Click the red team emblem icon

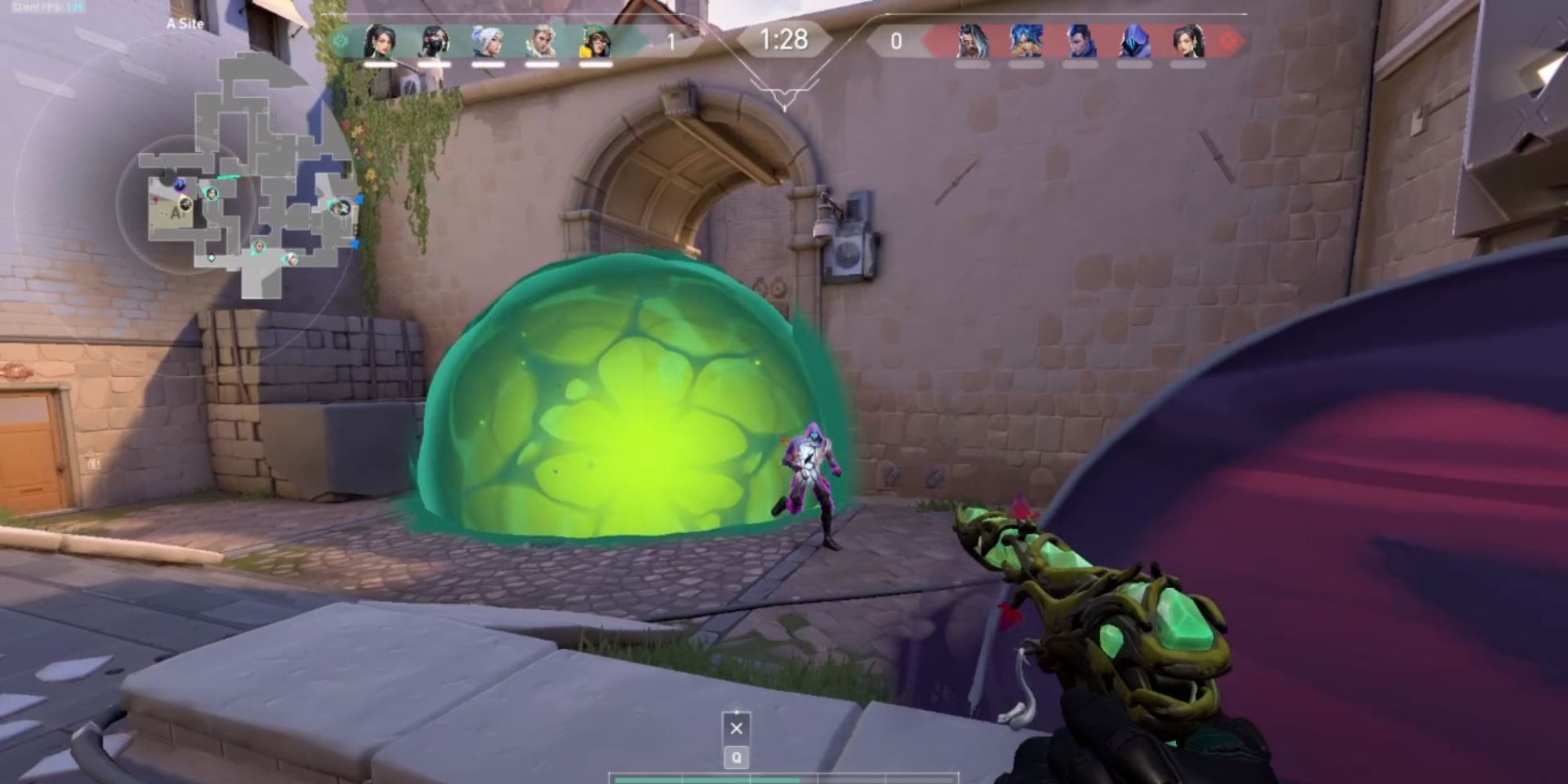coord(1229,41)
